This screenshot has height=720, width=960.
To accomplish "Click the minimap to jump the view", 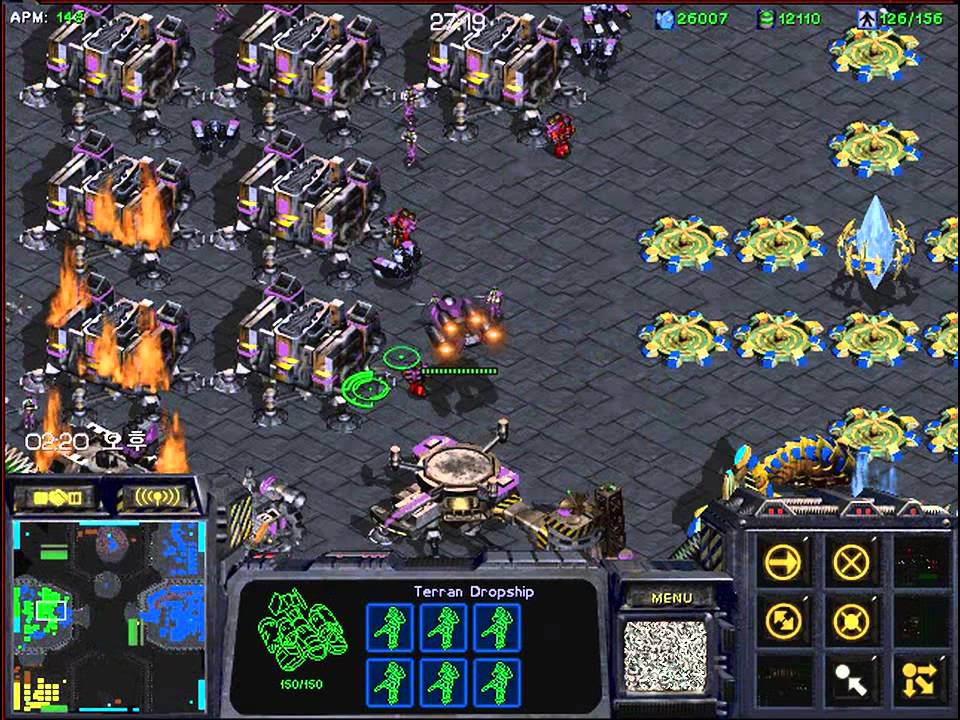I will tap(108, 612).
